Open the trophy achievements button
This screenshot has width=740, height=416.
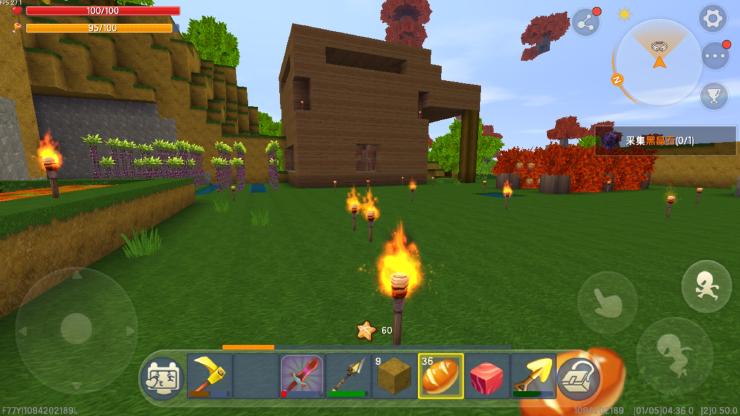click(714, 95)
